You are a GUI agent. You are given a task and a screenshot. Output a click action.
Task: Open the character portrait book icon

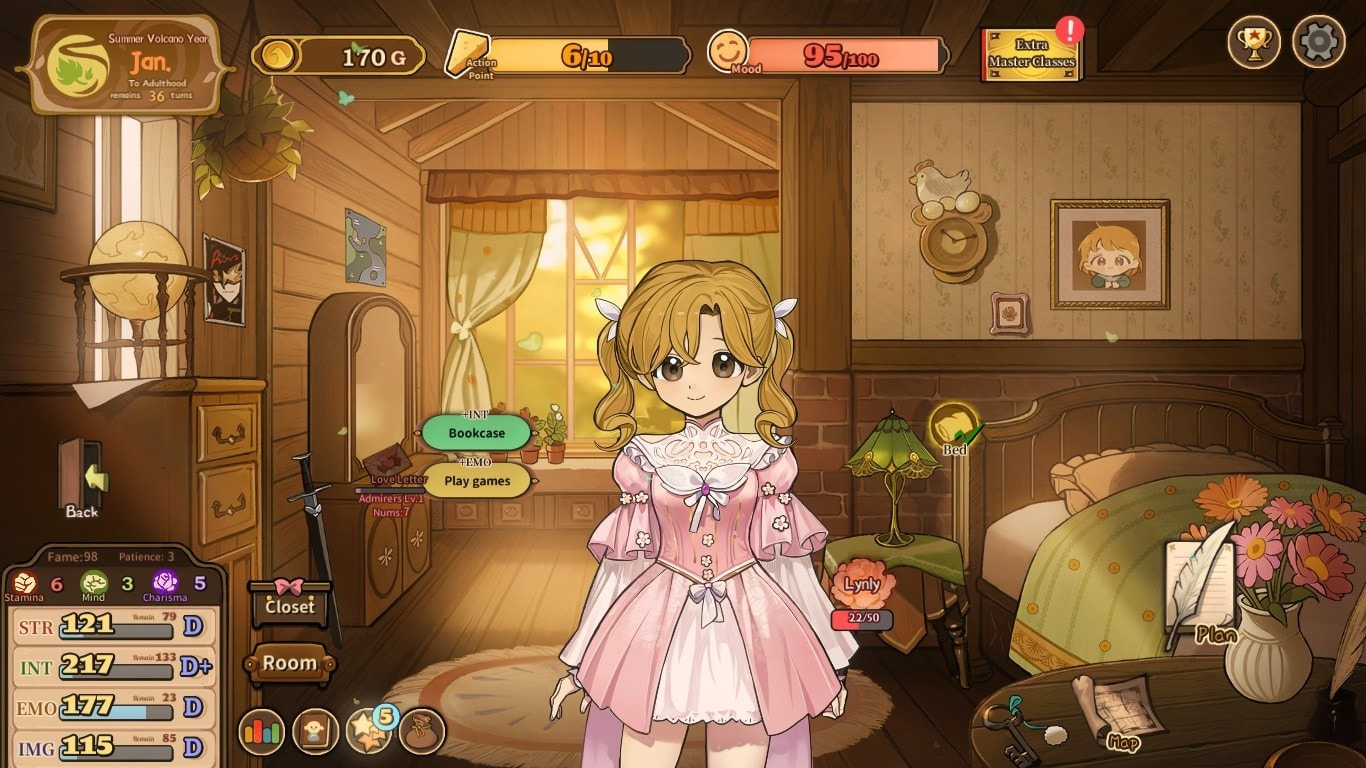tap(315, 732)
